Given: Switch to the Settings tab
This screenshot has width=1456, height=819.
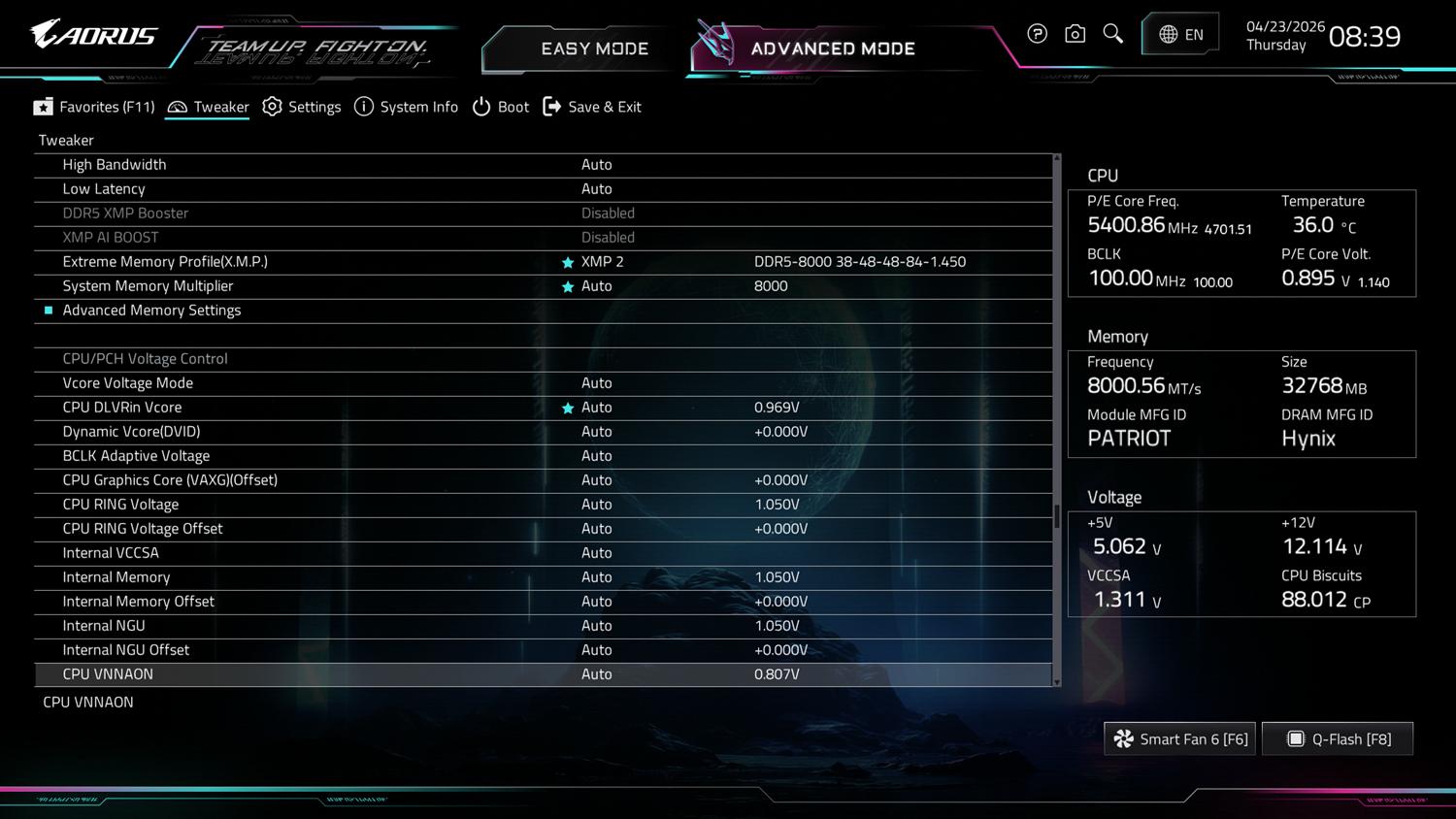Looking at the screenshot, I should 302,107.
